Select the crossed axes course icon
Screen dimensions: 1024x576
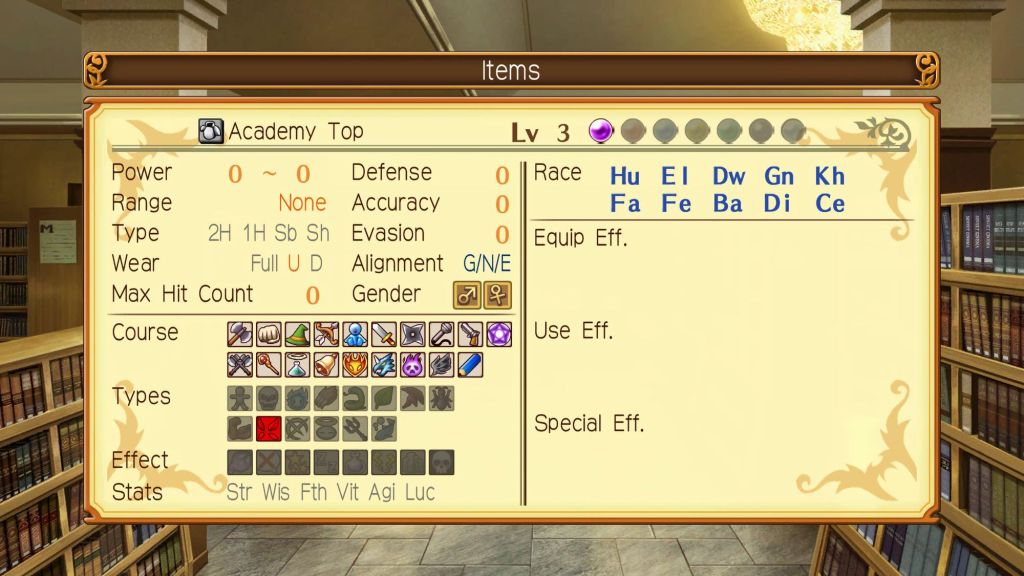(240, 364)
